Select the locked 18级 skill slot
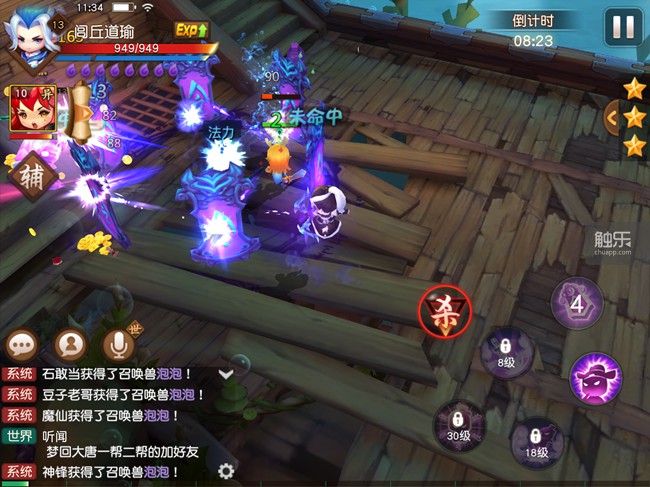This screenshot has height=487, width=650. click(x=535, y=442)
